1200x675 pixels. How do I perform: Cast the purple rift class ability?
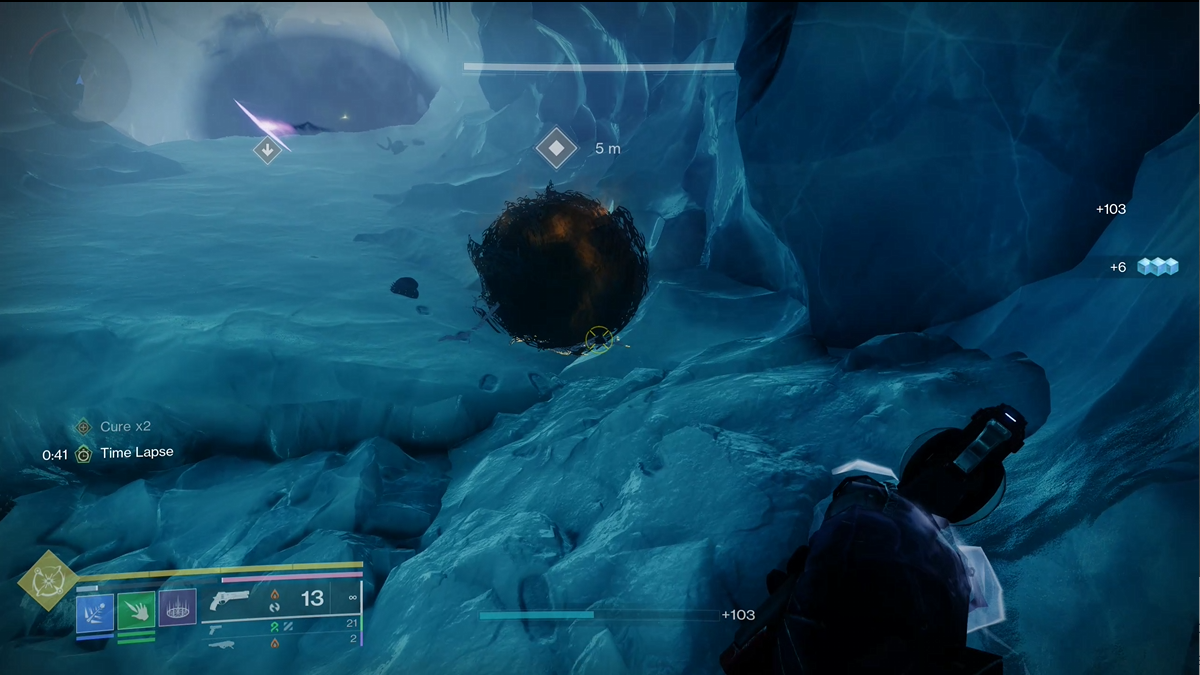coord(177,608)
